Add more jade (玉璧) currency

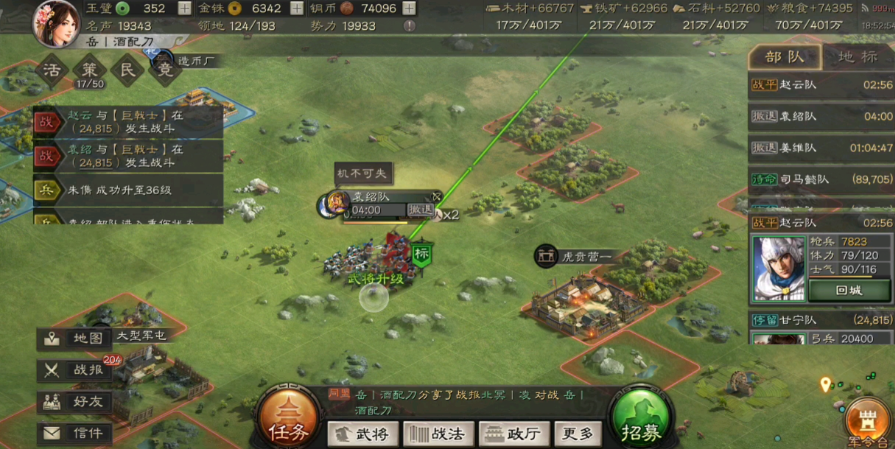[x=184, y=8]
